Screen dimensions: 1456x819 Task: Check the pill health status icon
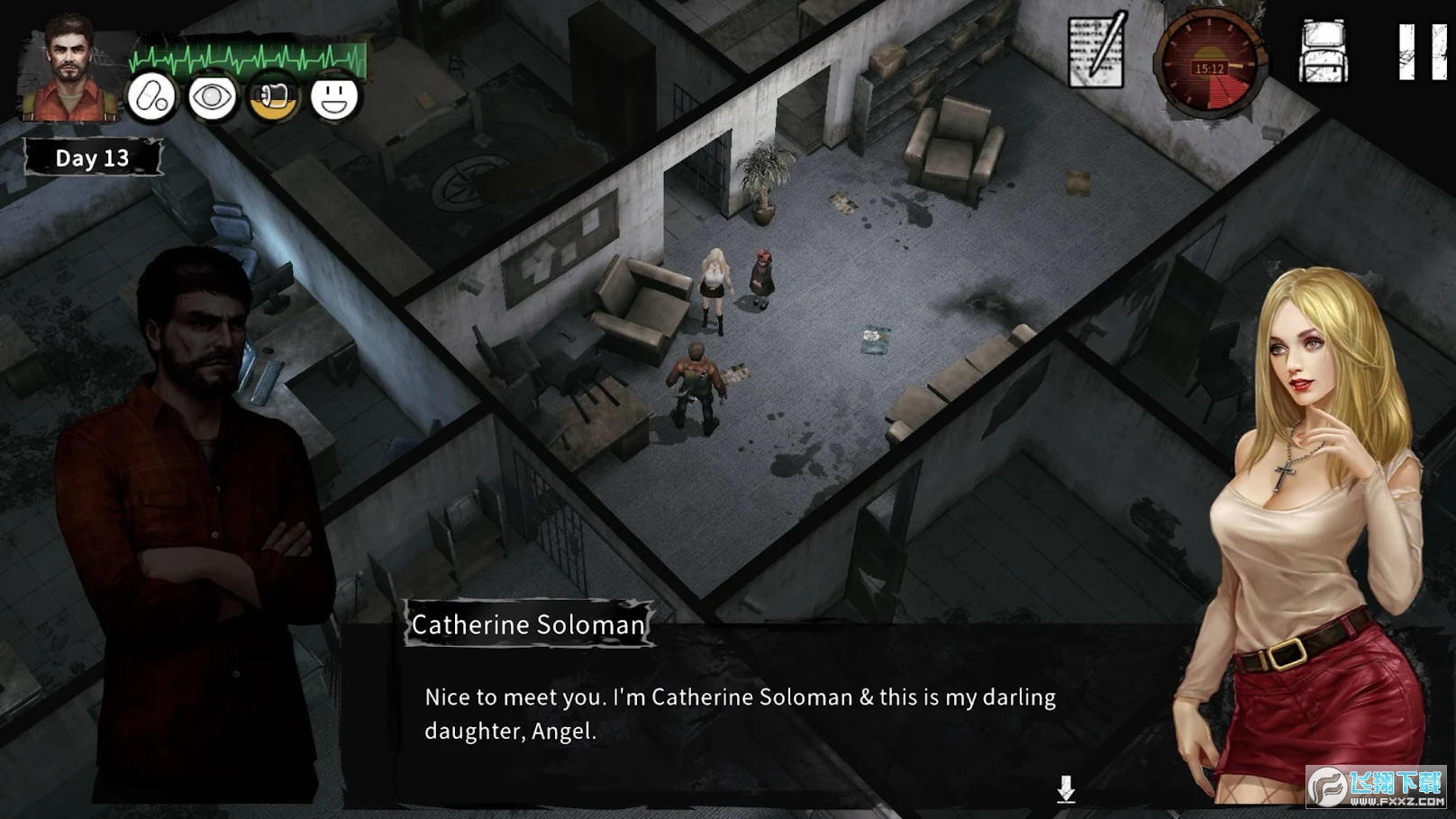[x=151, y=97]
